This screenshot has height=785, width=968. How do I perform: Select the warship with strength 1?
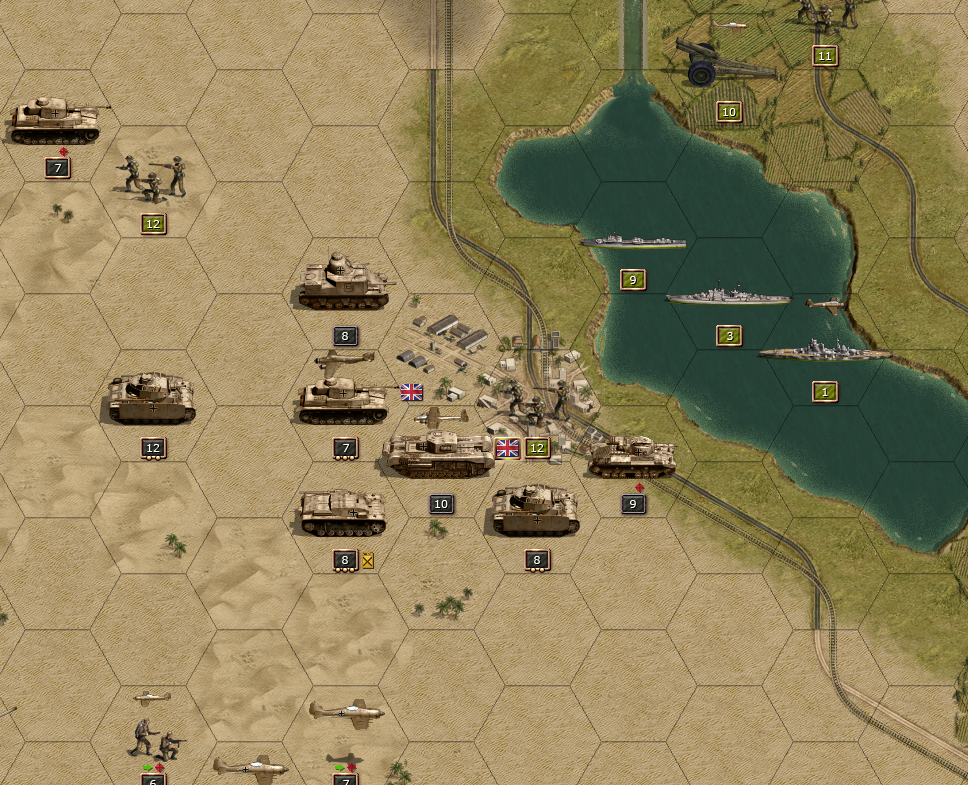tap(824, 353)
